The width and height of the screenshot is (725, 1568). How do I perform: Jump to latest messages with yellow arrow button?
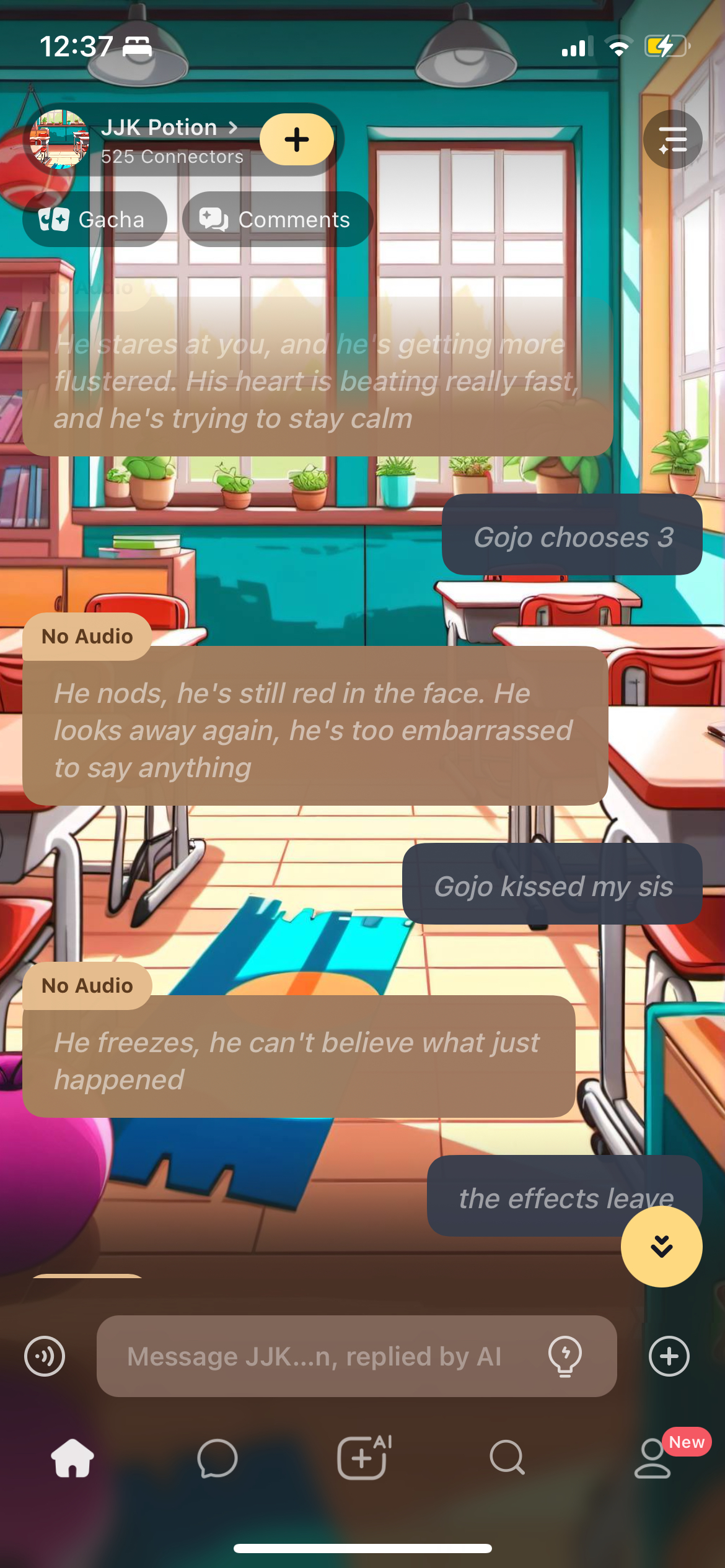point(661,1246)
